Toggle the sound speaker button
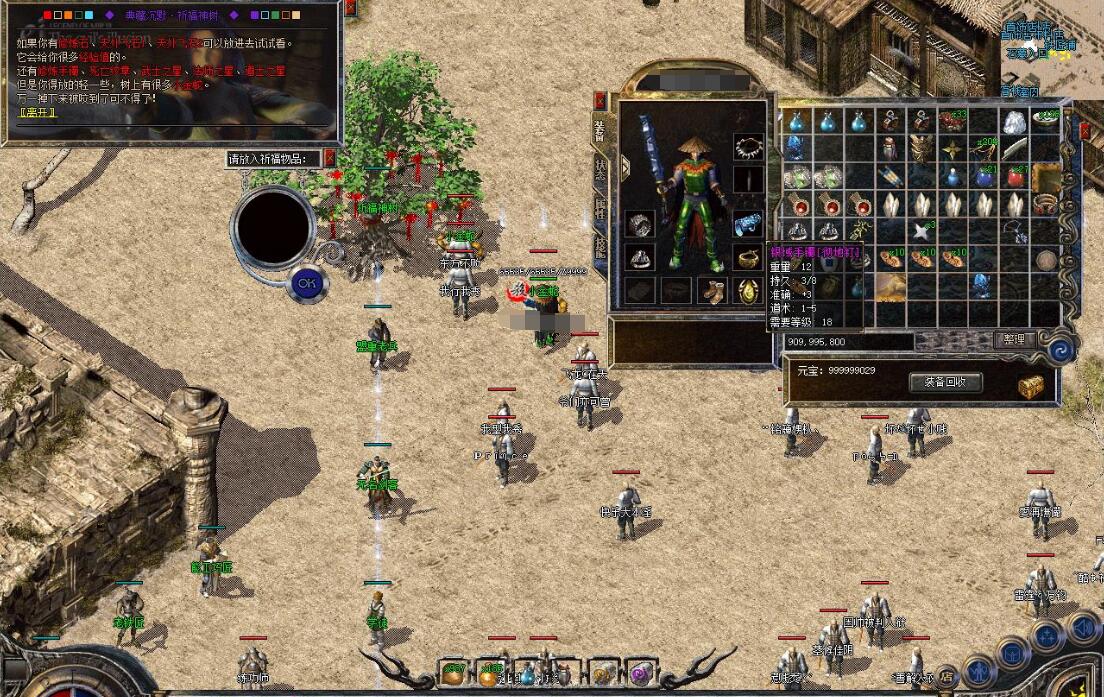This screenshot has width=1104, height=697. (1081, 628)
